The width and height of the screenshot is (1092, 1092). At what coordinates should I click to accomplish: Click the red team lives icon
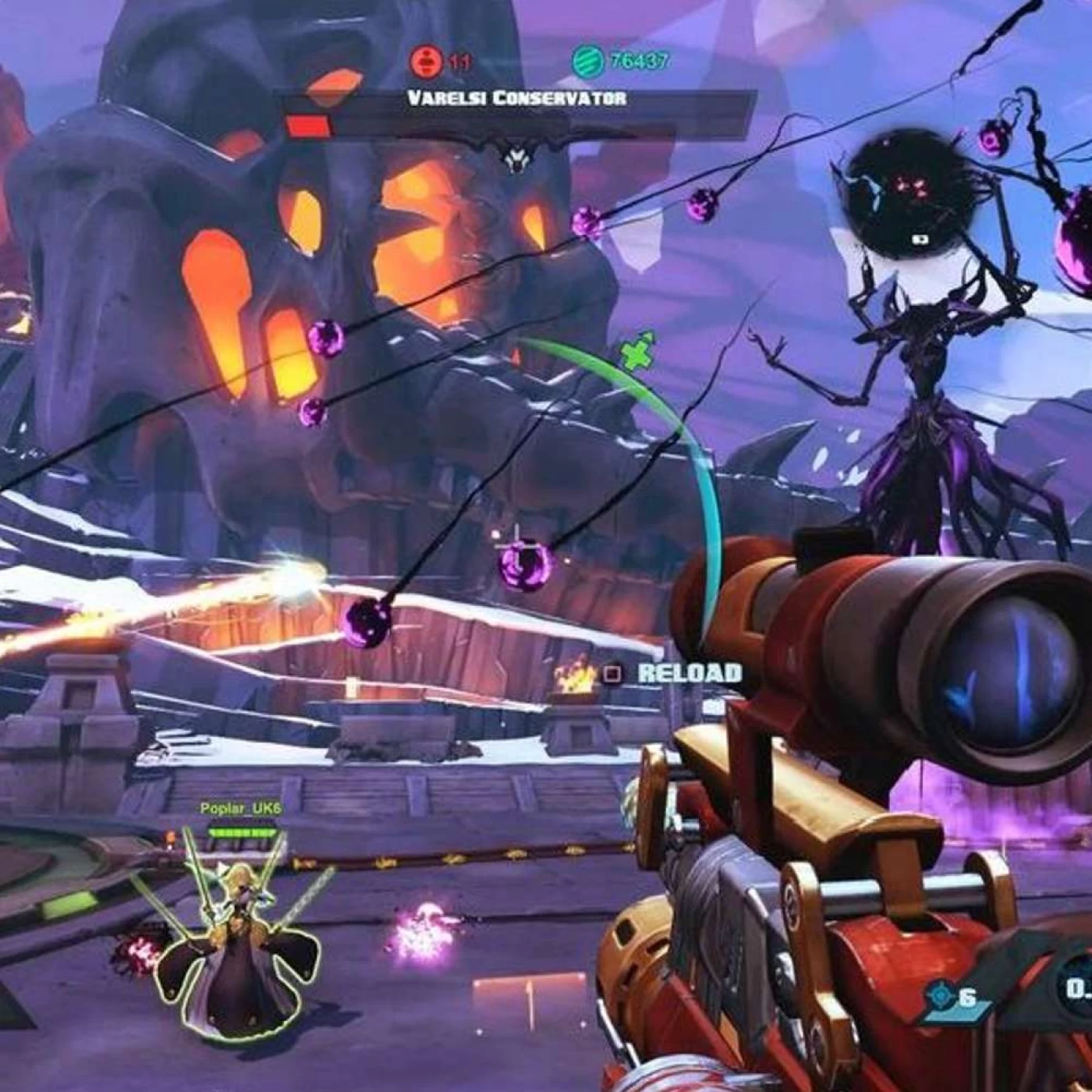coord(426,60)
